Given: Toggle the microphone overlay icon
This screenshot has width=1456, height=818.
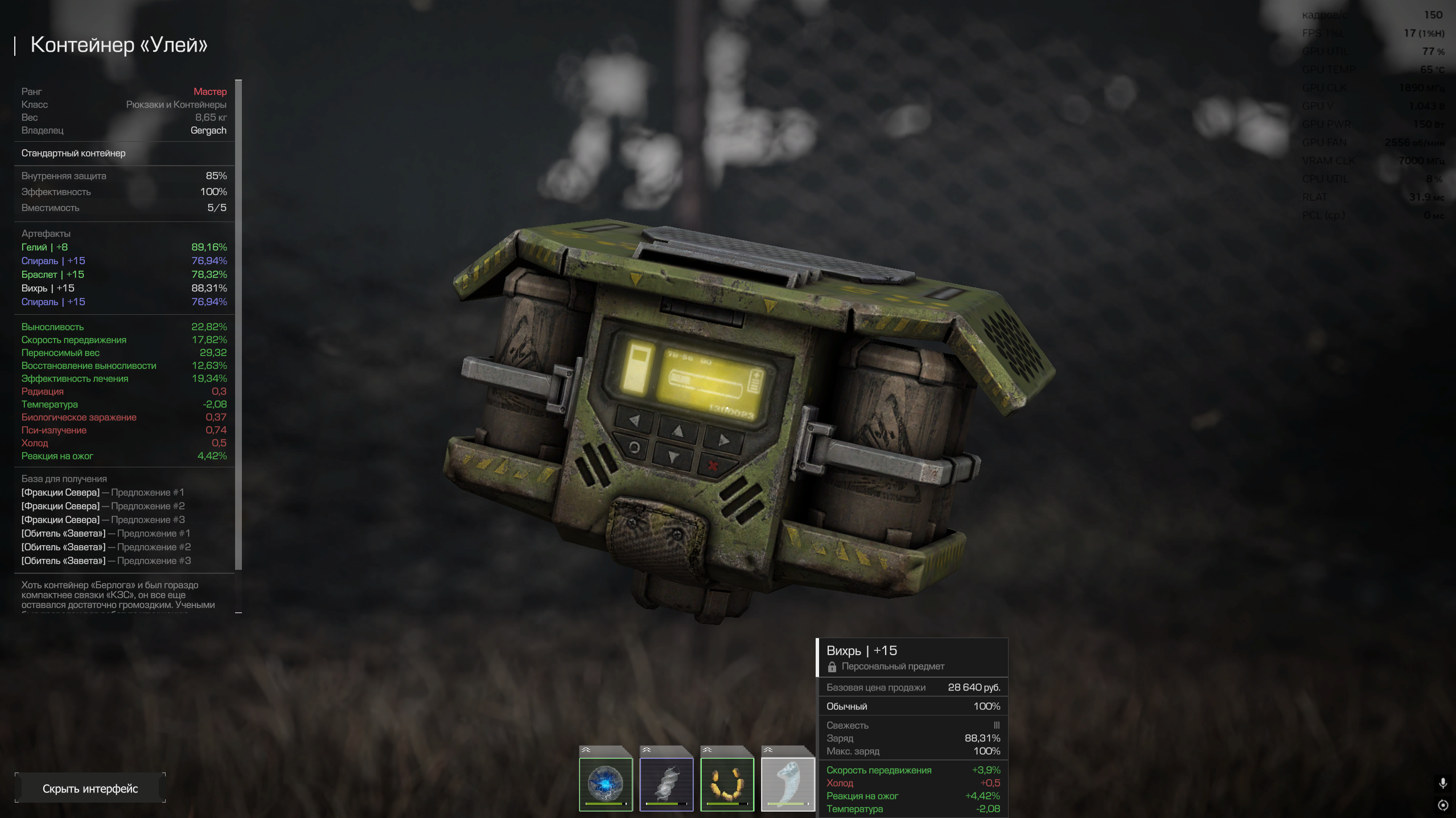Looking at the screenshot, I should (1443, 783).
